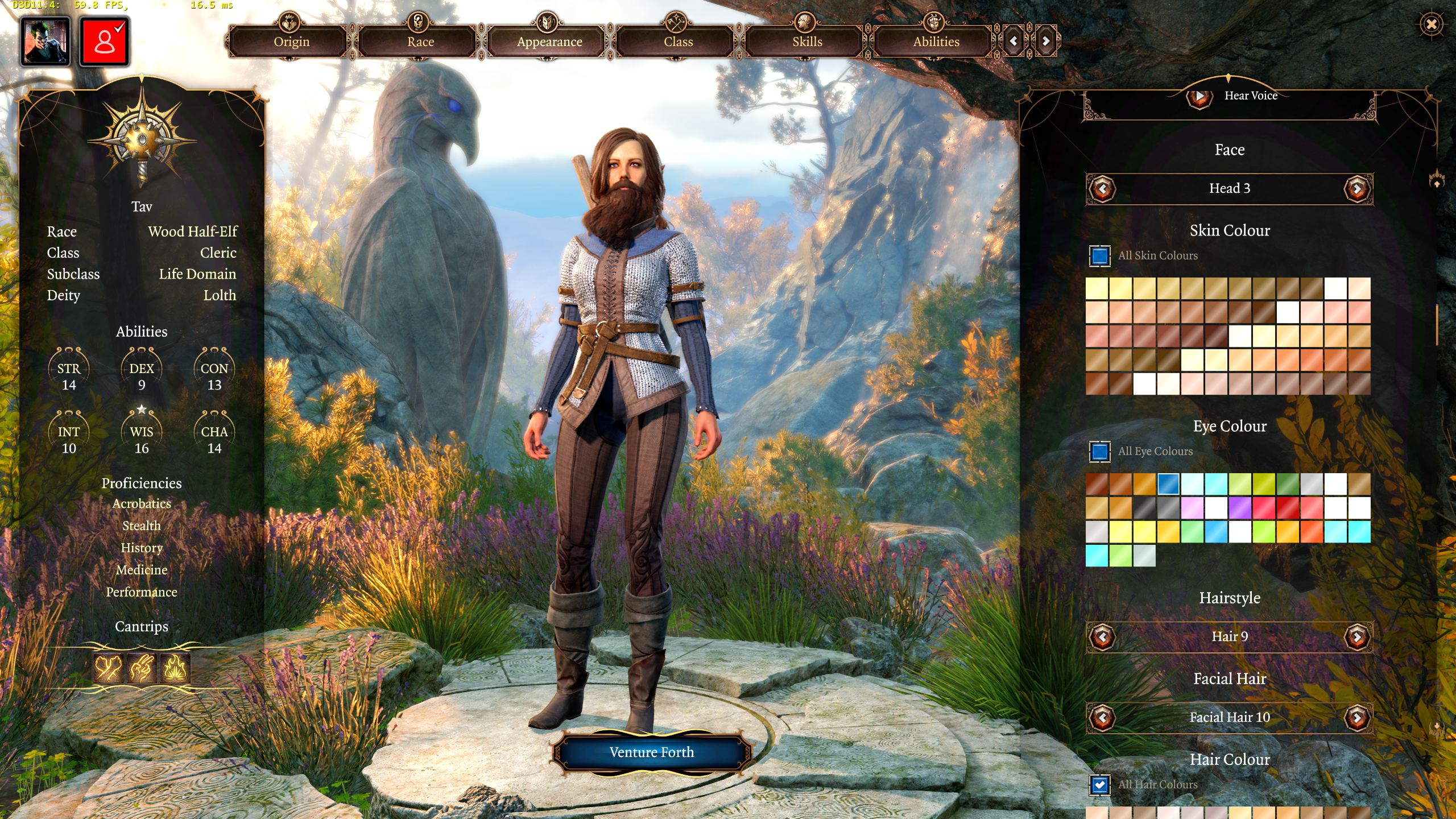Select the red custom character portrait
The height and width of the screenshot is (819, 1456).
[x=105, y=42]
